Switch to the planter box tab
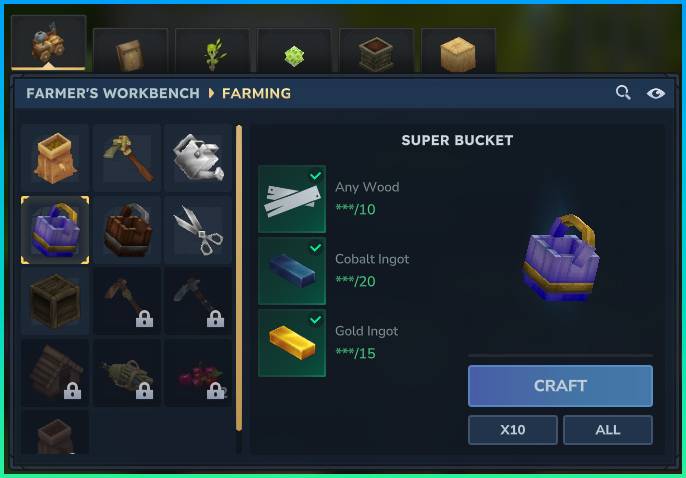This screenshot has height=478, width=686. (376, 53)
